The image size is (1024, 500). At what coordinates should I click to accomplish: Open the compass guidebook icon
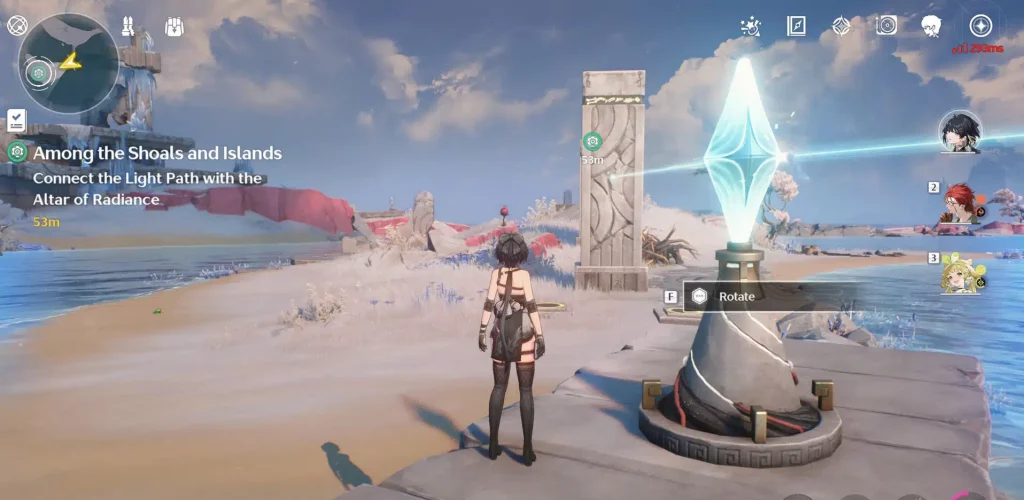tap(796, 26)
